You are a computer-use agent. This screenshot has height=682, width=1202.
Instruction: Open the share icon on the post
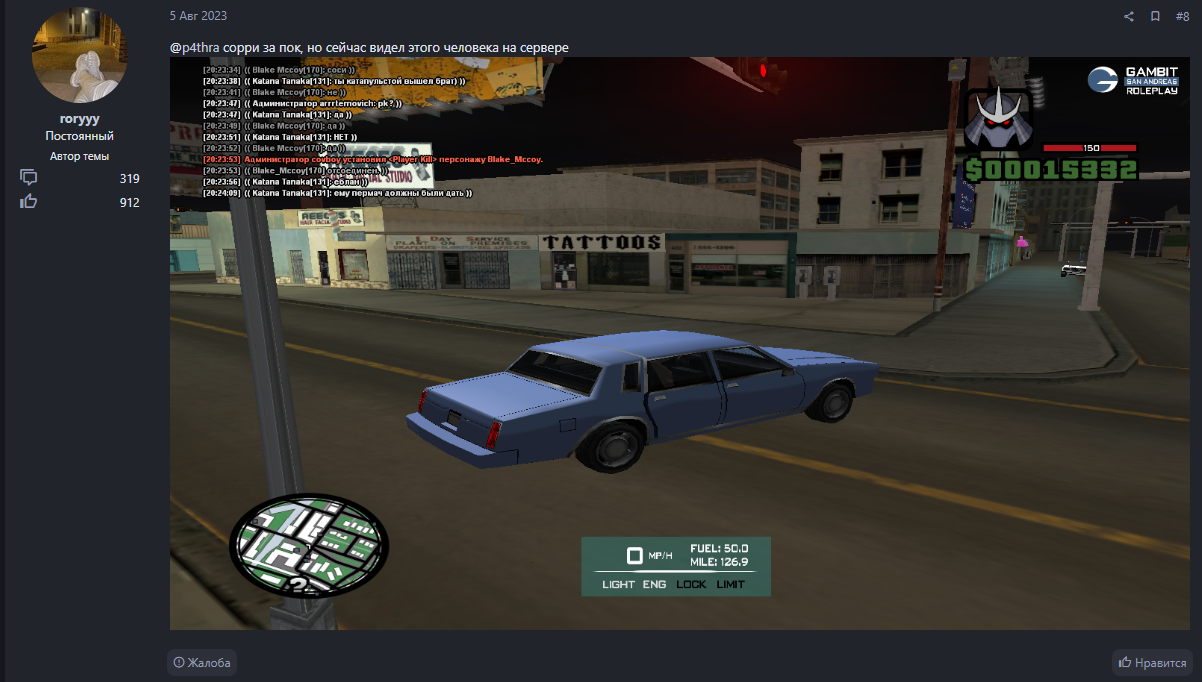[1129, 16]
